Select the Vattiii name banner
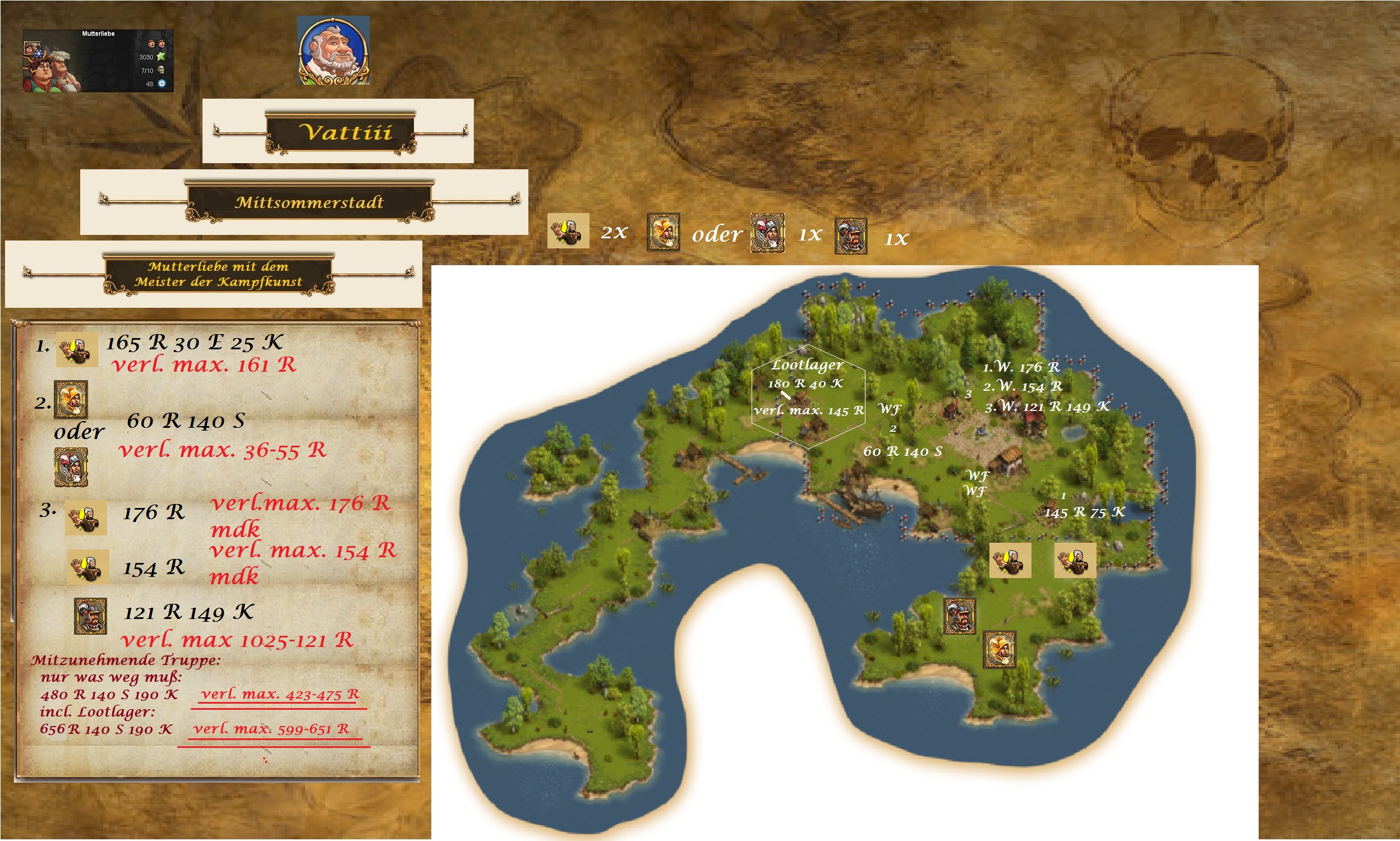 pos(340,133)
